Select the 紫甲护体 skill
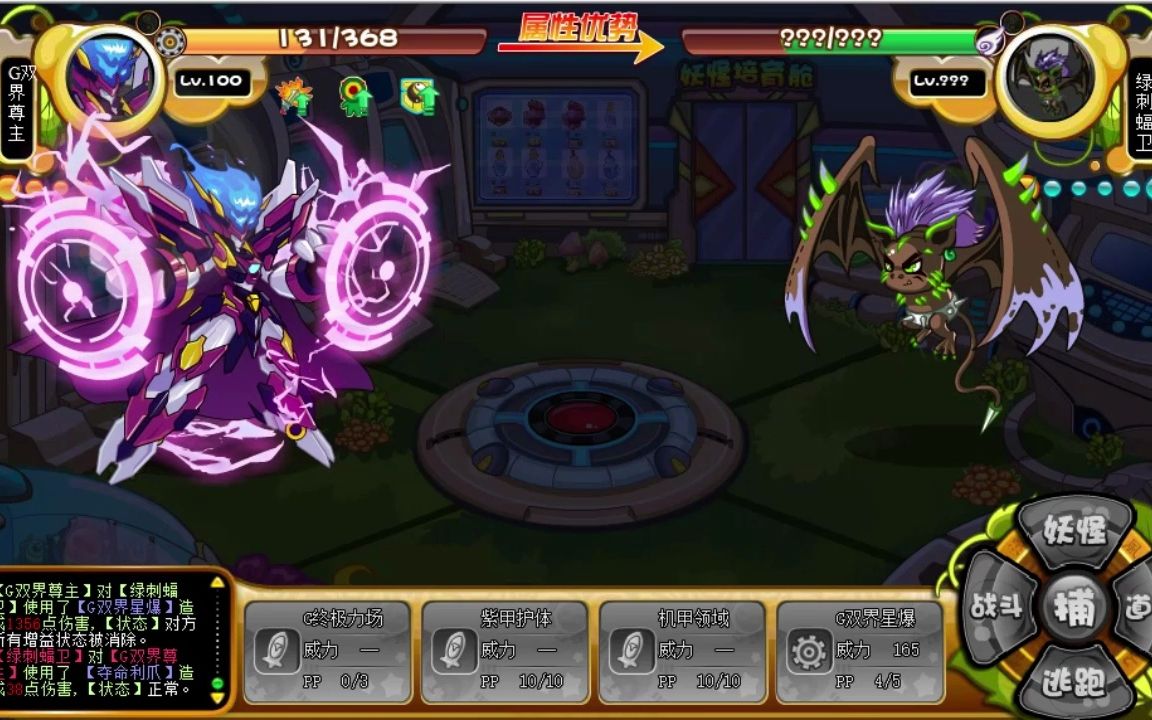 click(504, 651)
